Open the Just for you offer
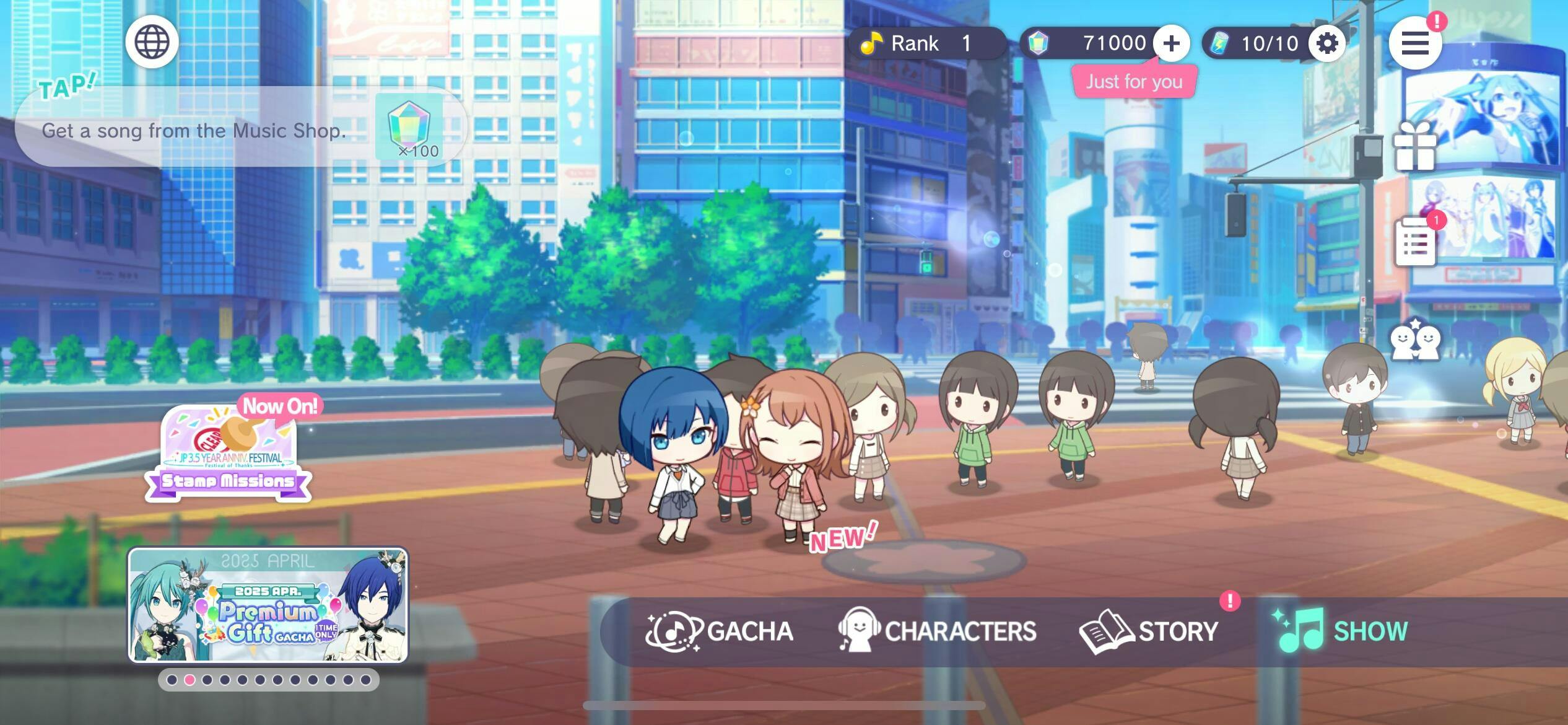 pos(1134,82)
